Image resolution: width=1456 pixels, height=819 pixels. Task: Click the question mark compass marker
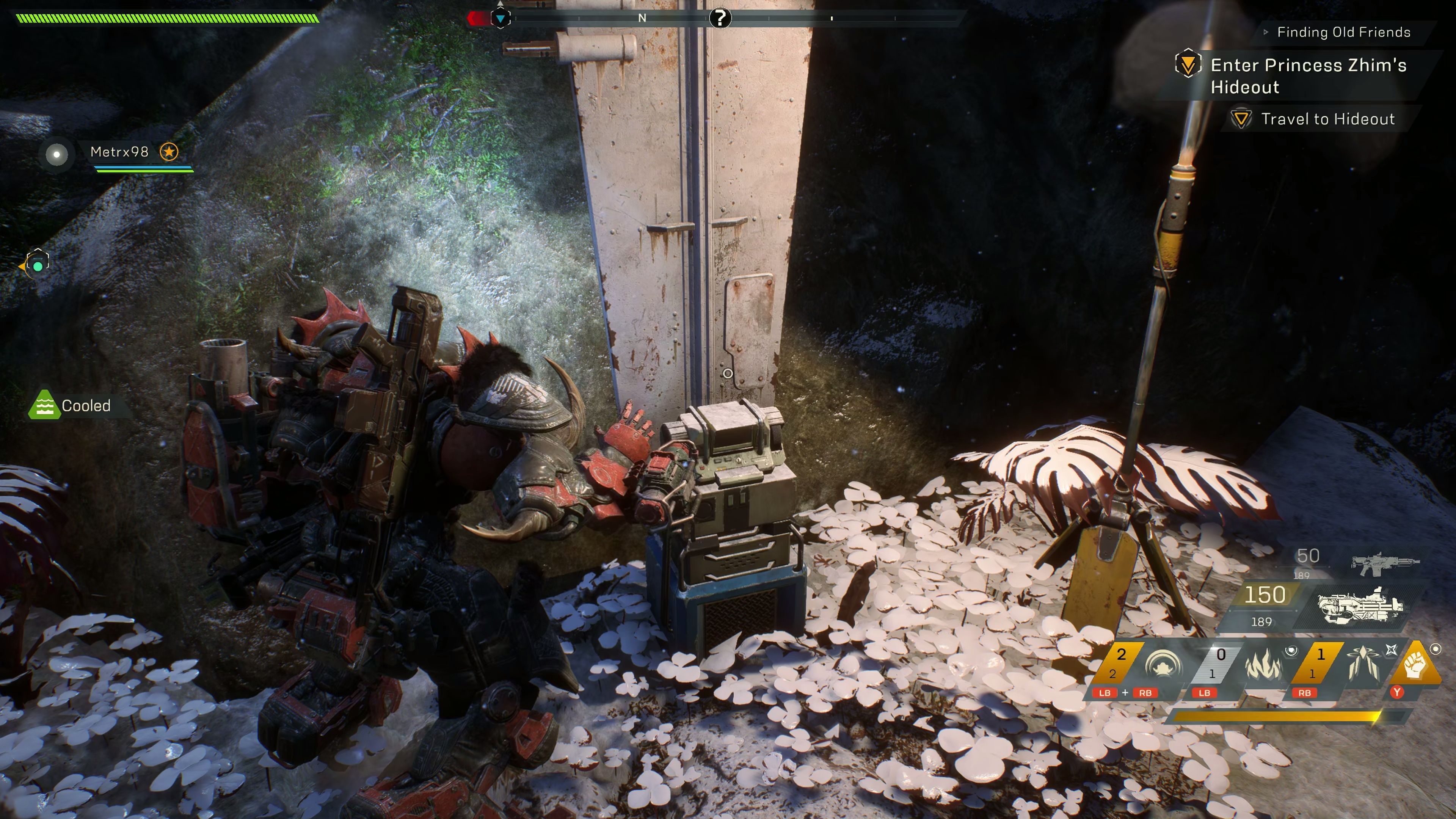point(720,18)
